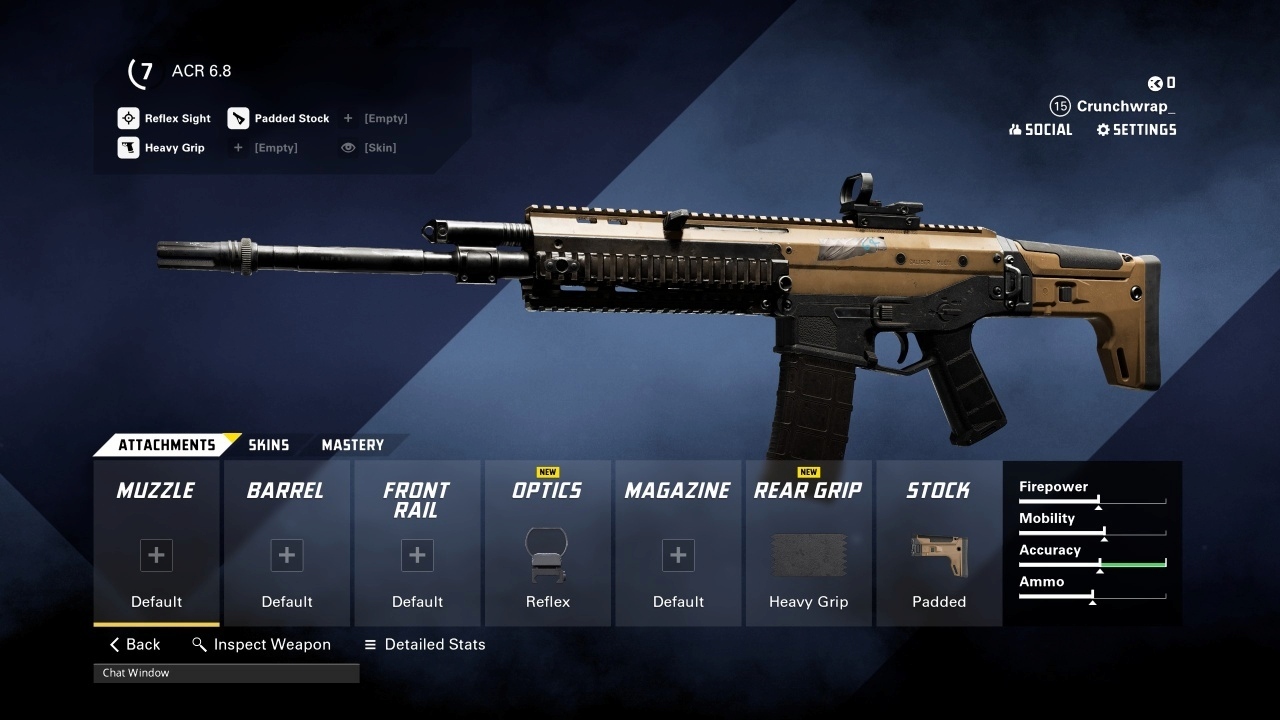
Task: Choose the Magazine attachment slot
Action: coord(678,543)
